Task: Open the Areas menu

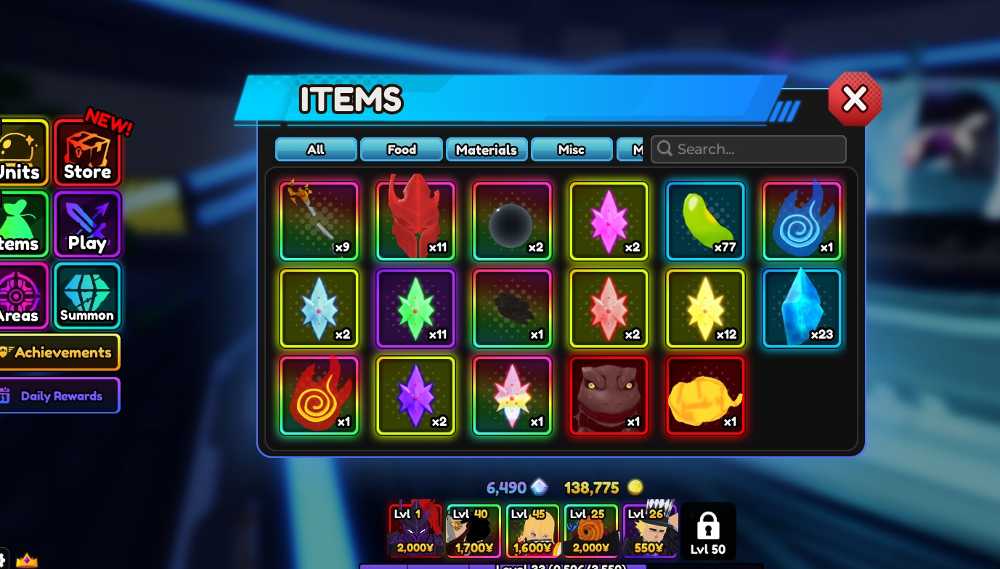Action: 21,297
